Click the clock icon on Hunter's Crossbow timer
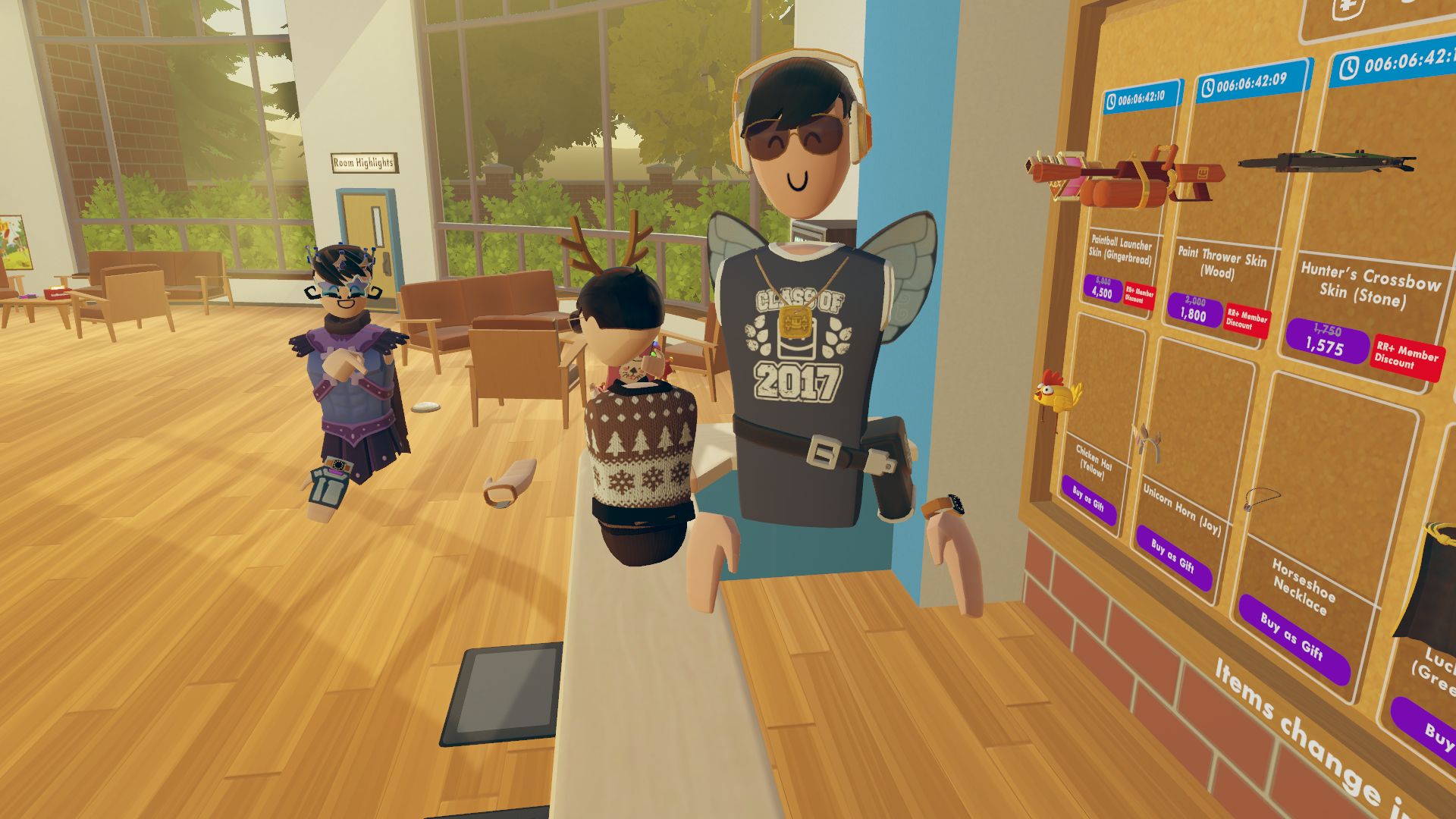 coord(1350,67)
